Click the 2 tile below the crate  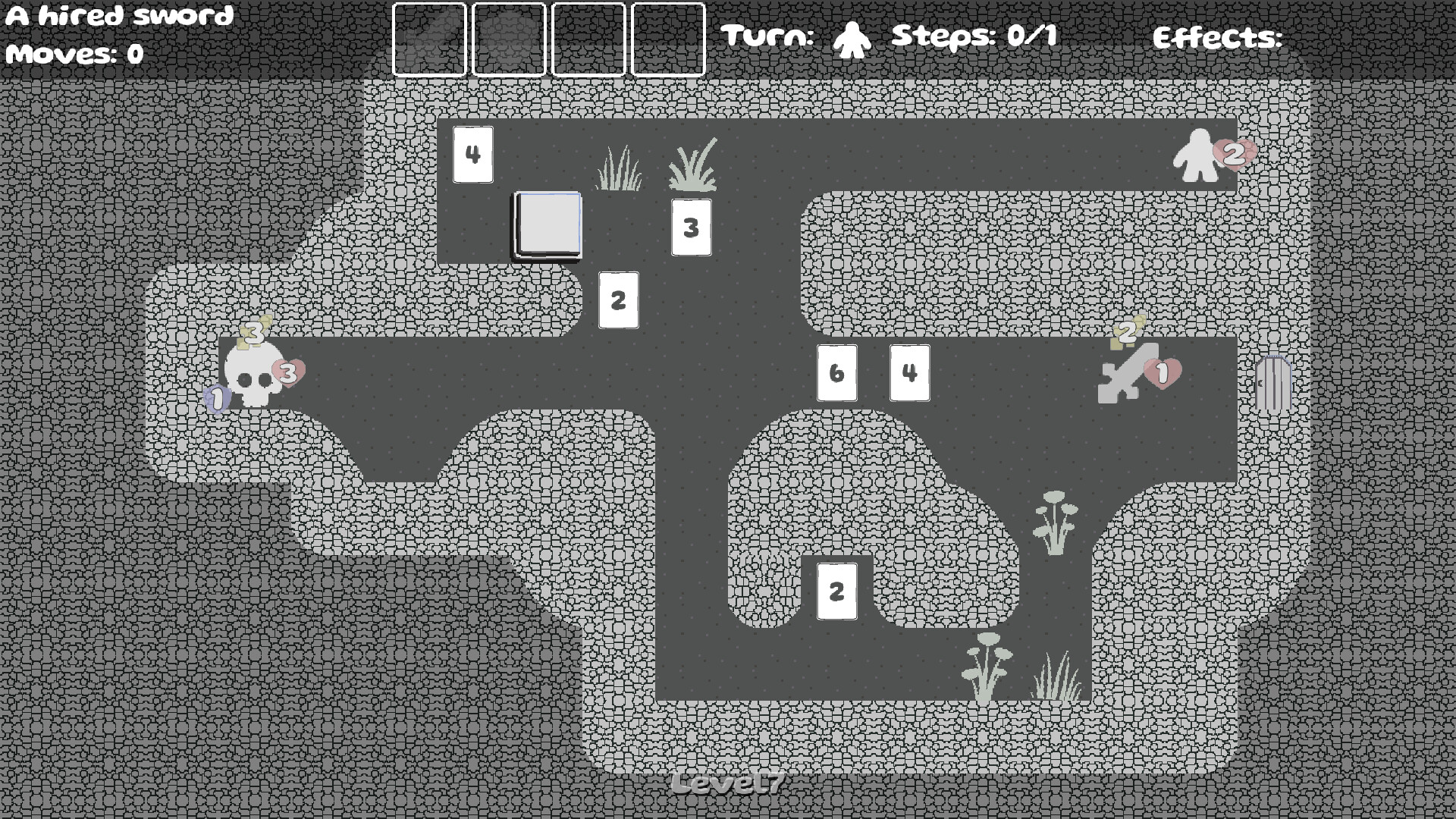pos(618,300)
